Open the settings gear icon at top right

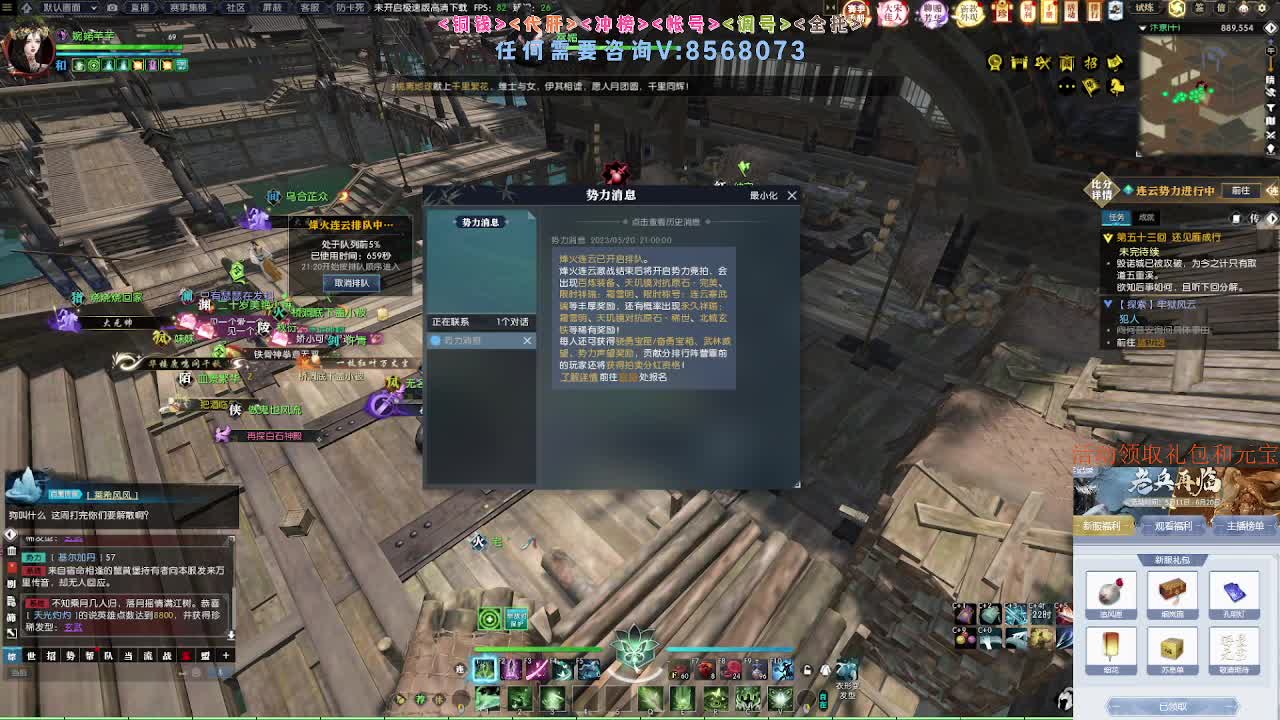click(x=1262, y=7)
